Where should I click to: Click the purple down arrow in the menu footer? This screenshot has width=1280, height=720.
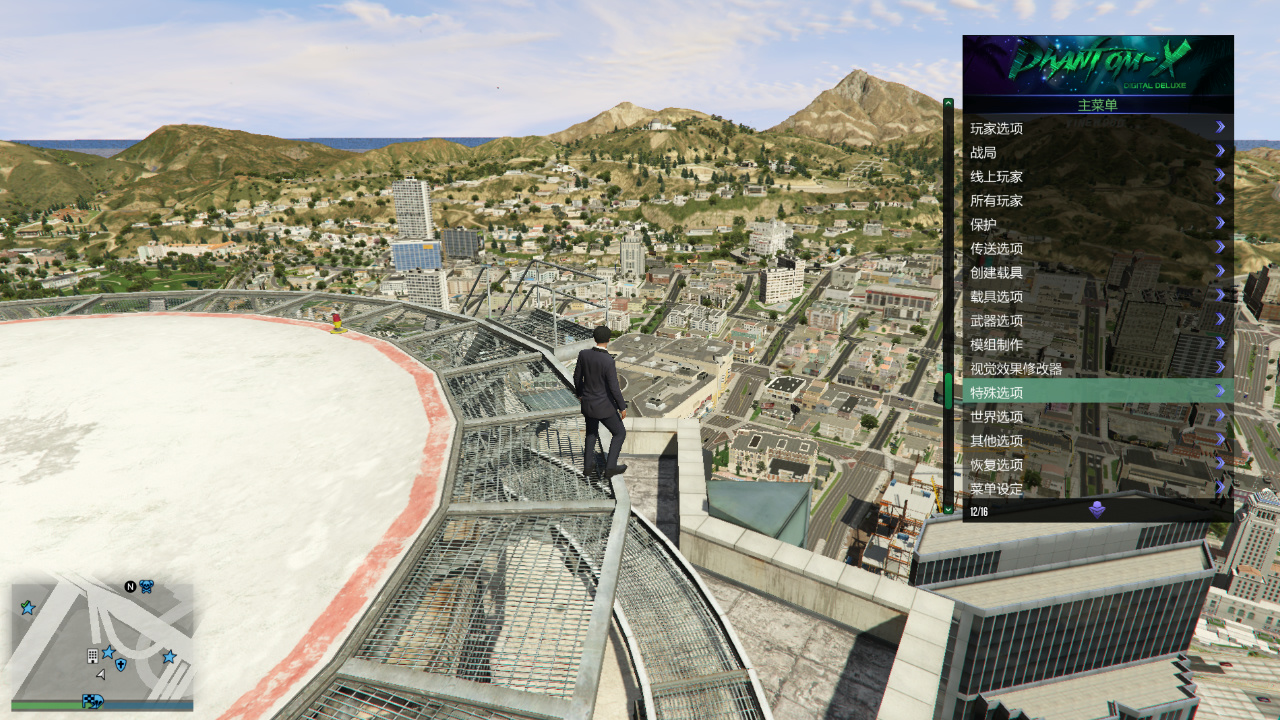1097,510
